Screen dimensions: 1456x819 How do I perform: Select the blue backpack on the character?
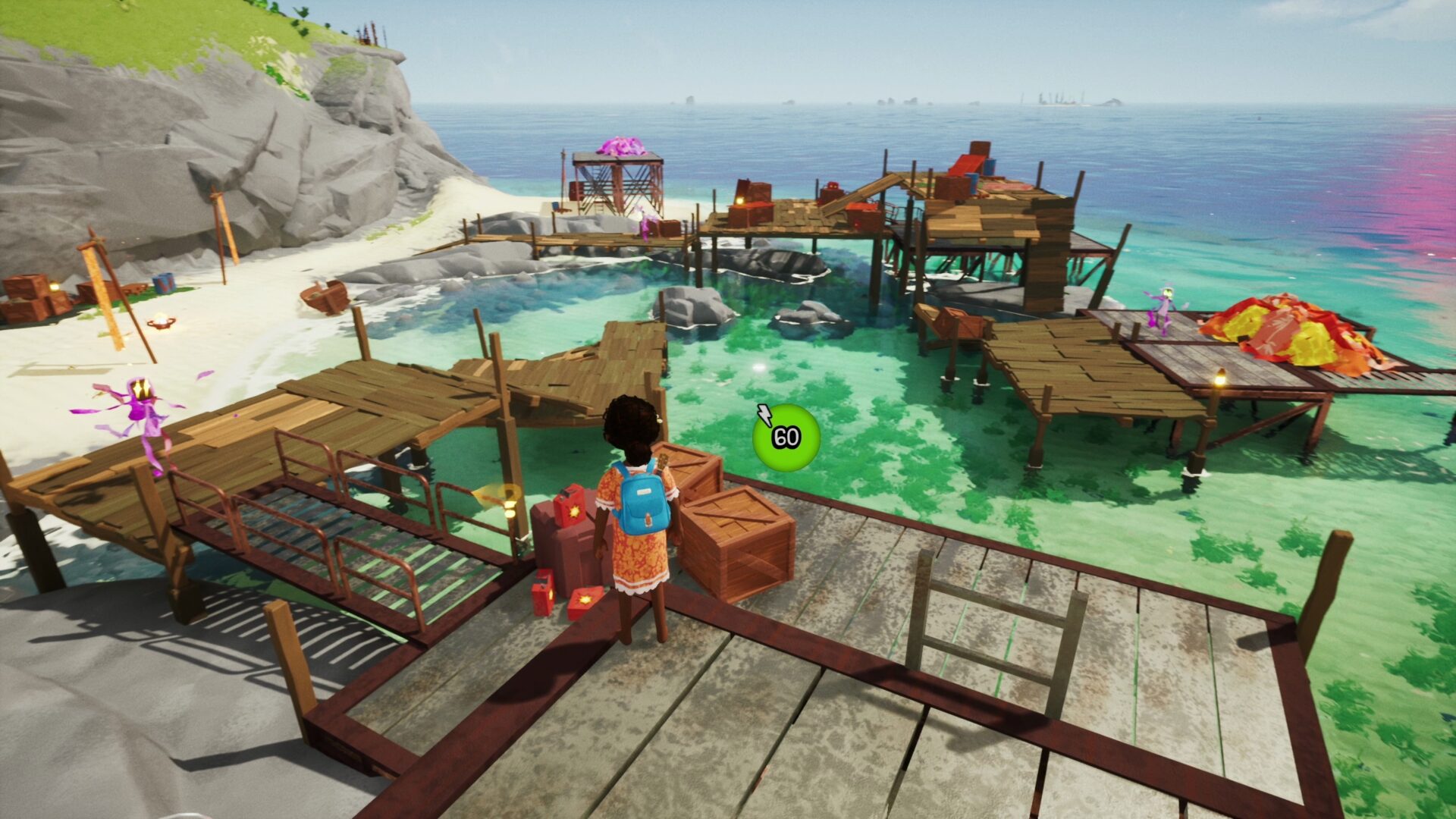(644, 500)
